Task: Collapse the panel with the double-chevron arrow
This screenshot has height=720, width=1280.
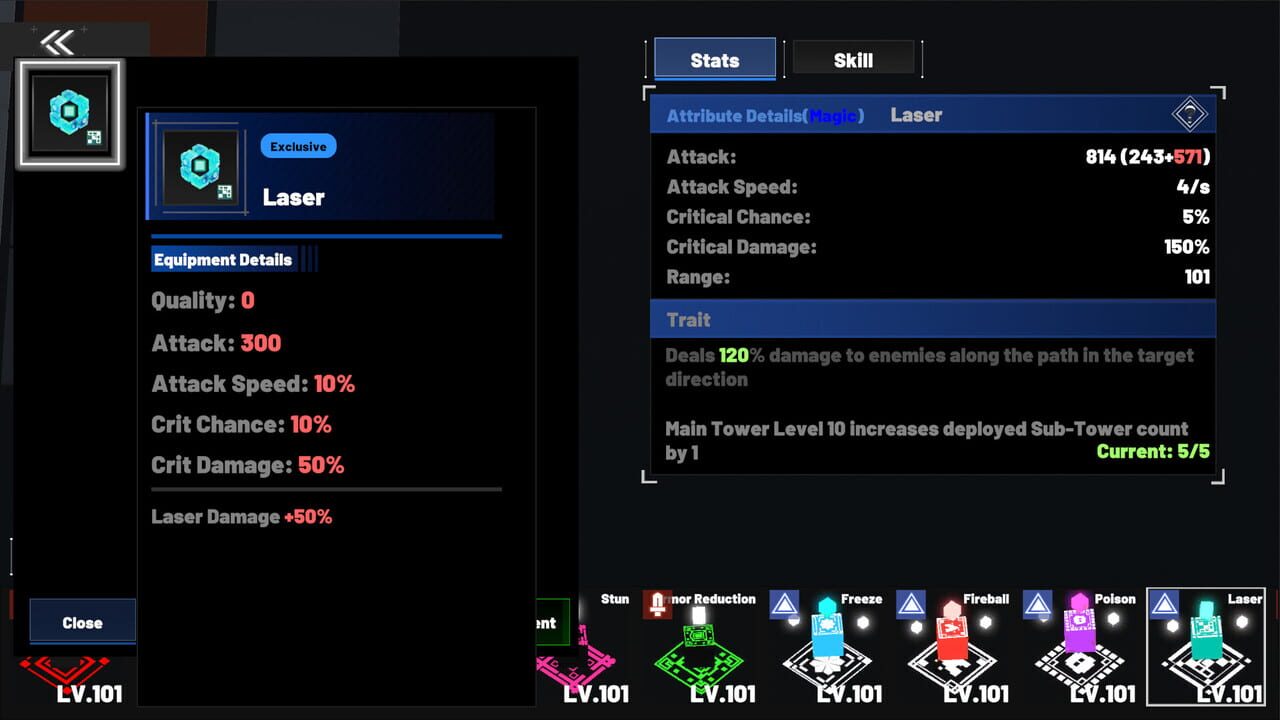Action: pos(58,41)
